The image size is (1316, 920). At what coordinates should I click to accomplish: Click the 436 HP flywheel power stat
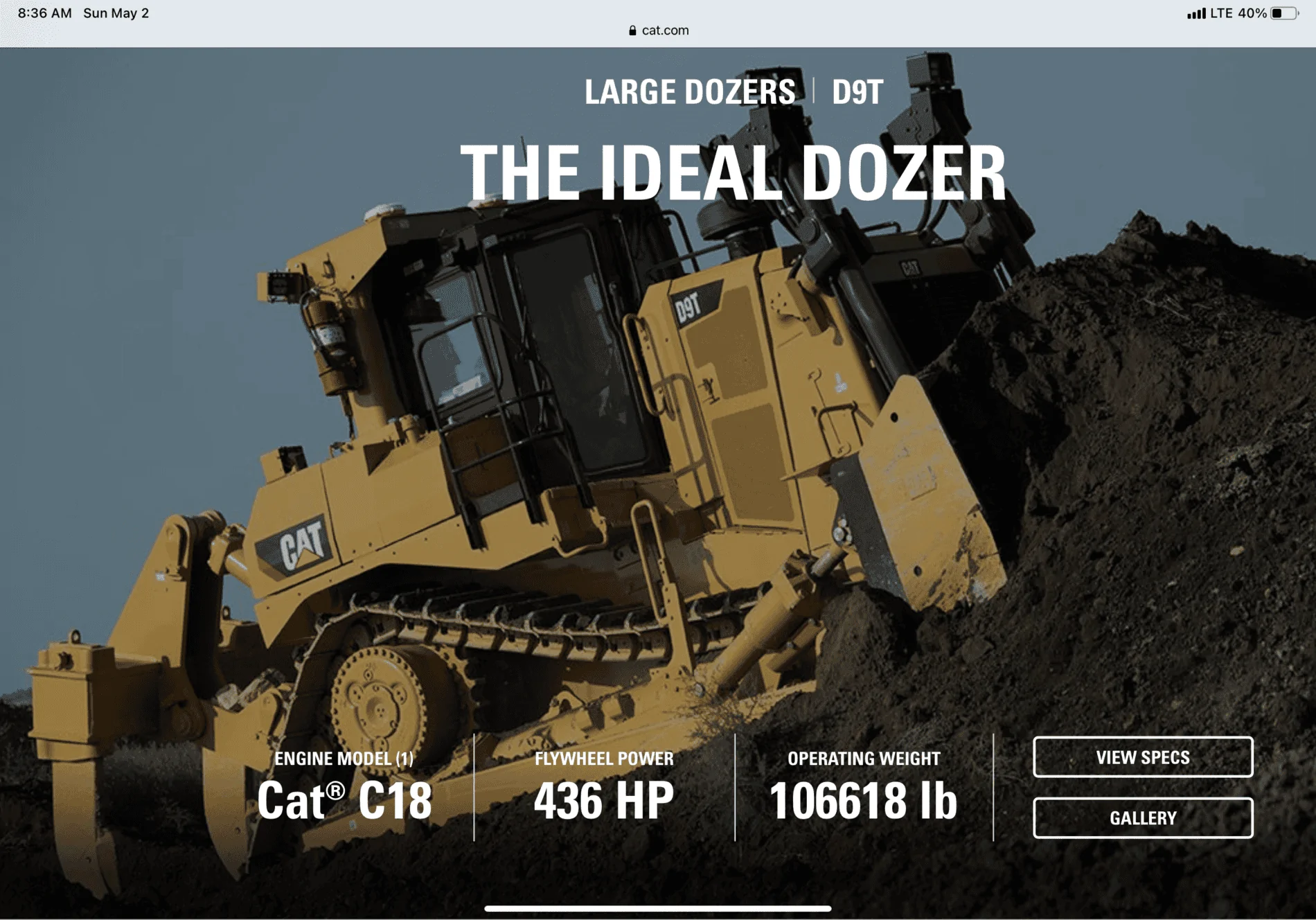(x=604, y=798)
